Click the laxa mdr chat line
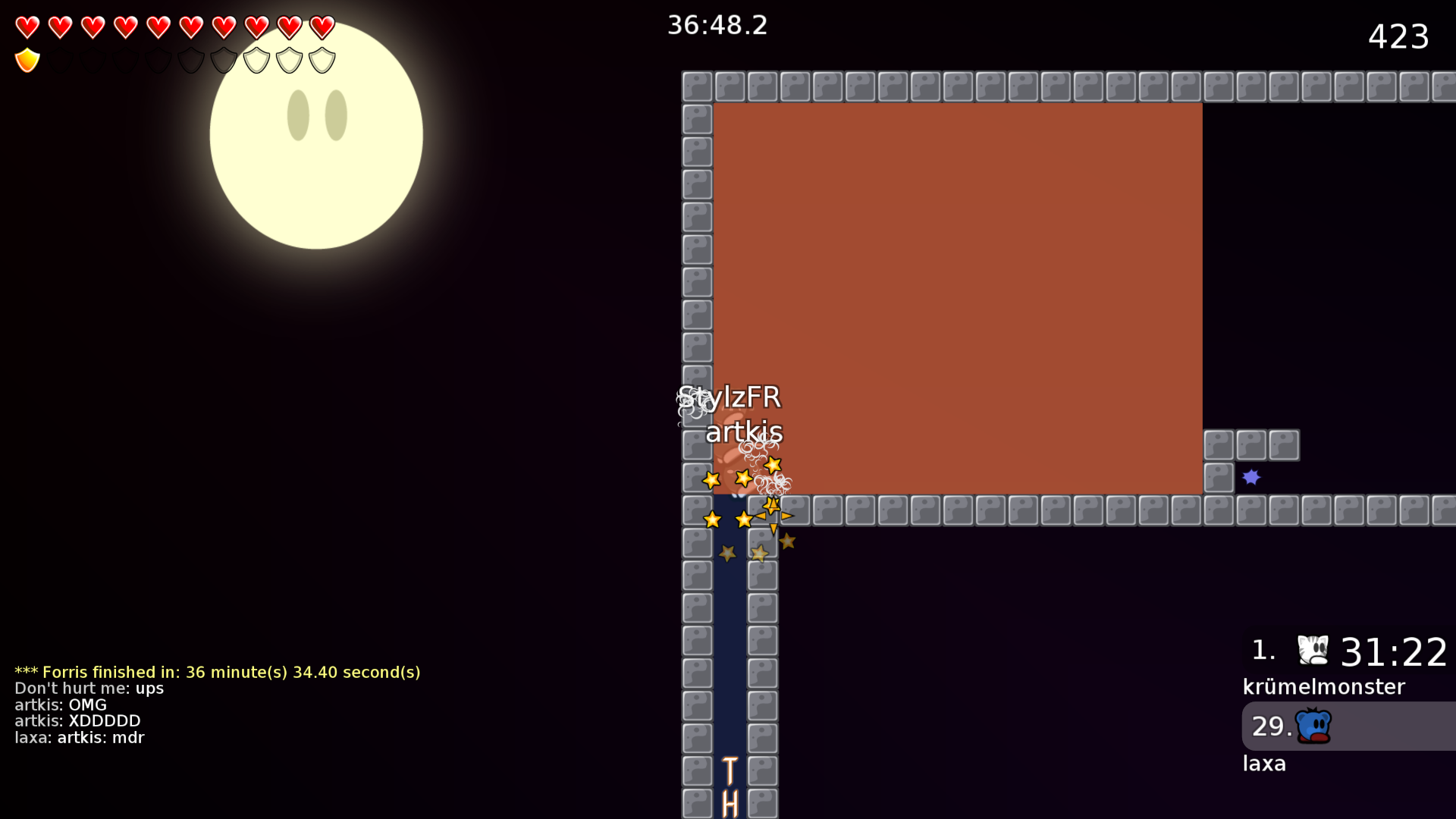The height and width of the screenshot is (819, 1456). tap(79, 737)
